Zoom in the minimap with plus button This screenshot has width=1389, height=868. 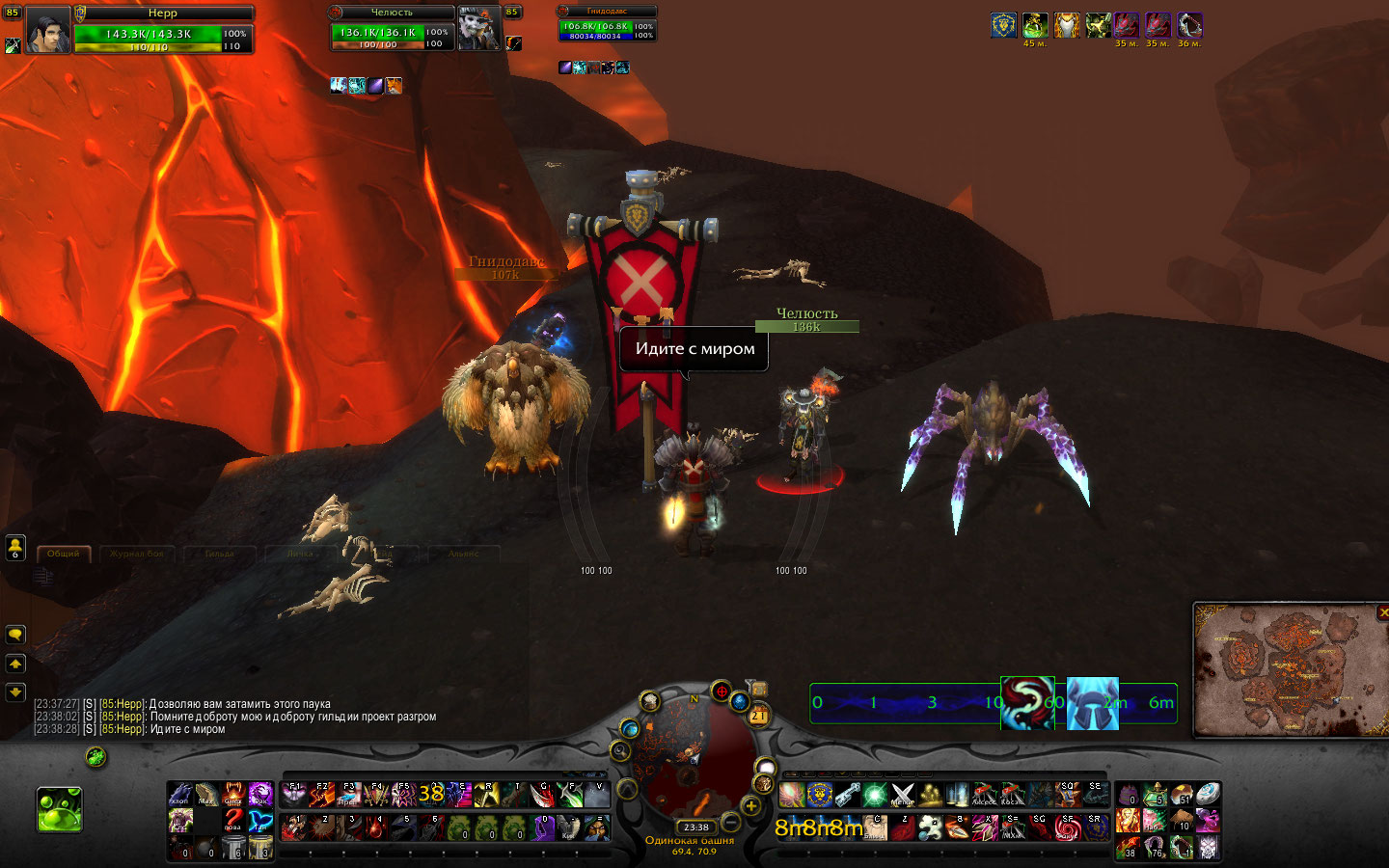[x=750, y=806]
